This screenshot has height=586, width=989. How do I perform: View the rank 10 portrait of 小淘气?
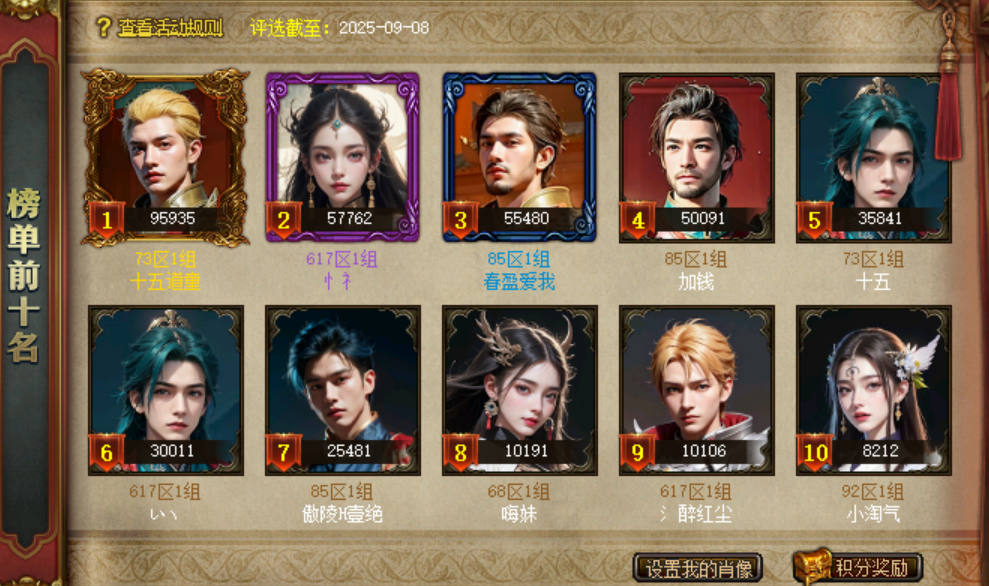tap(873, 388)
